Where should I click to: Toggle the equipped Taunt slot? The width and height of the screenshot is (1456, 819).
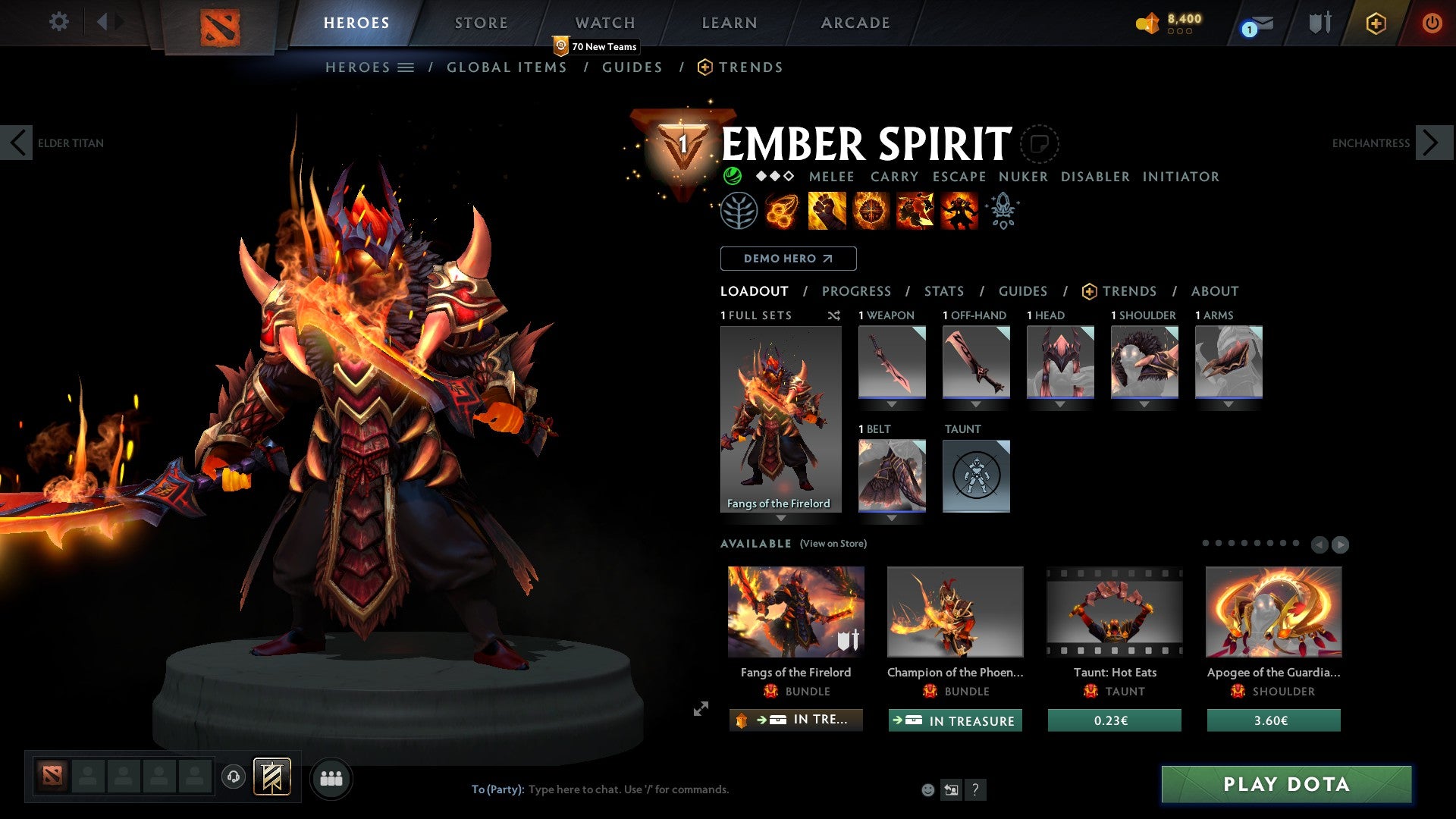(x=976, y=475)
